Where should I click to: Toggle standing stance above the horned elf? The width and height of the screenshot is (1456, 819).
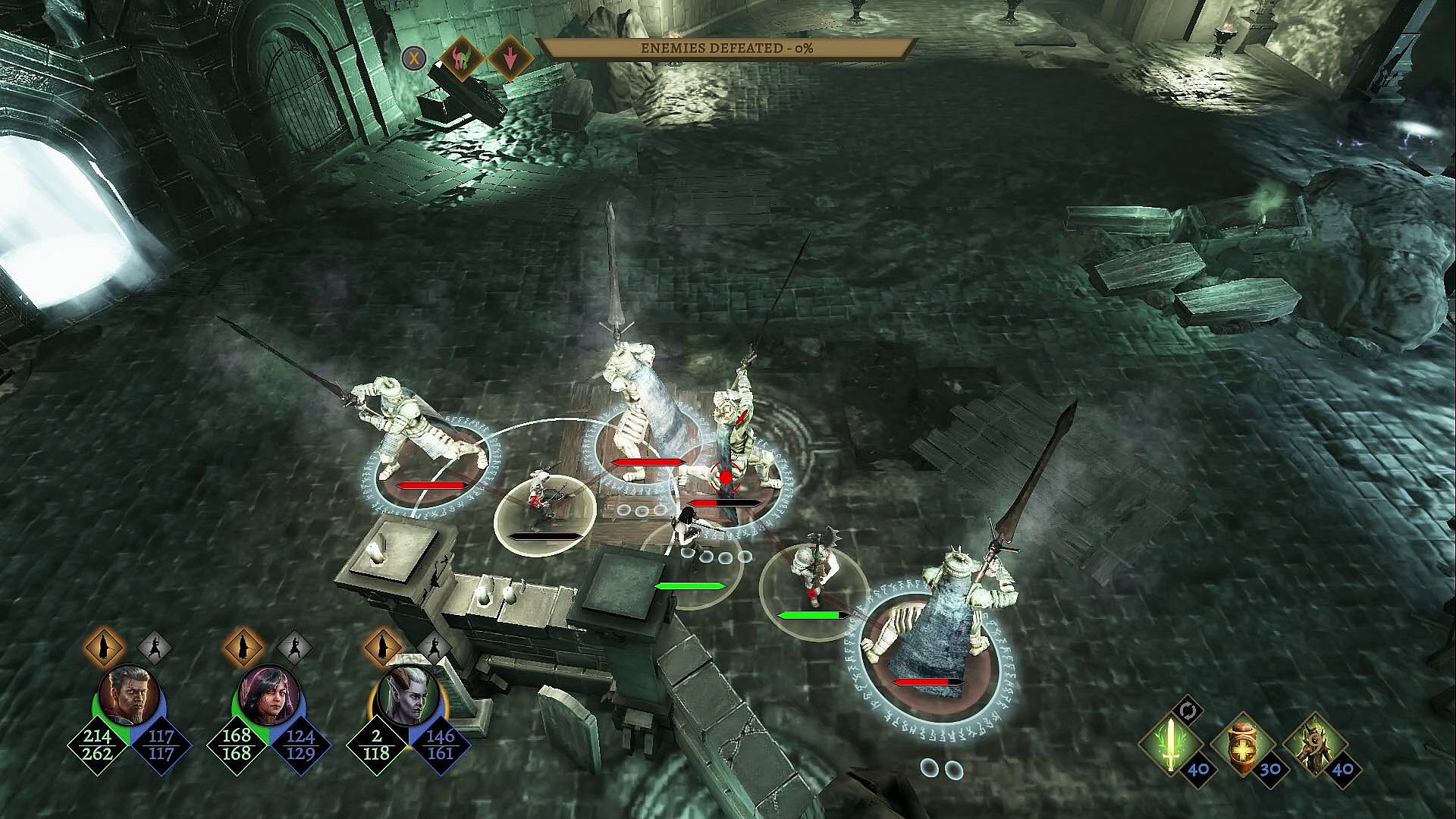click(x=383, y=648)
